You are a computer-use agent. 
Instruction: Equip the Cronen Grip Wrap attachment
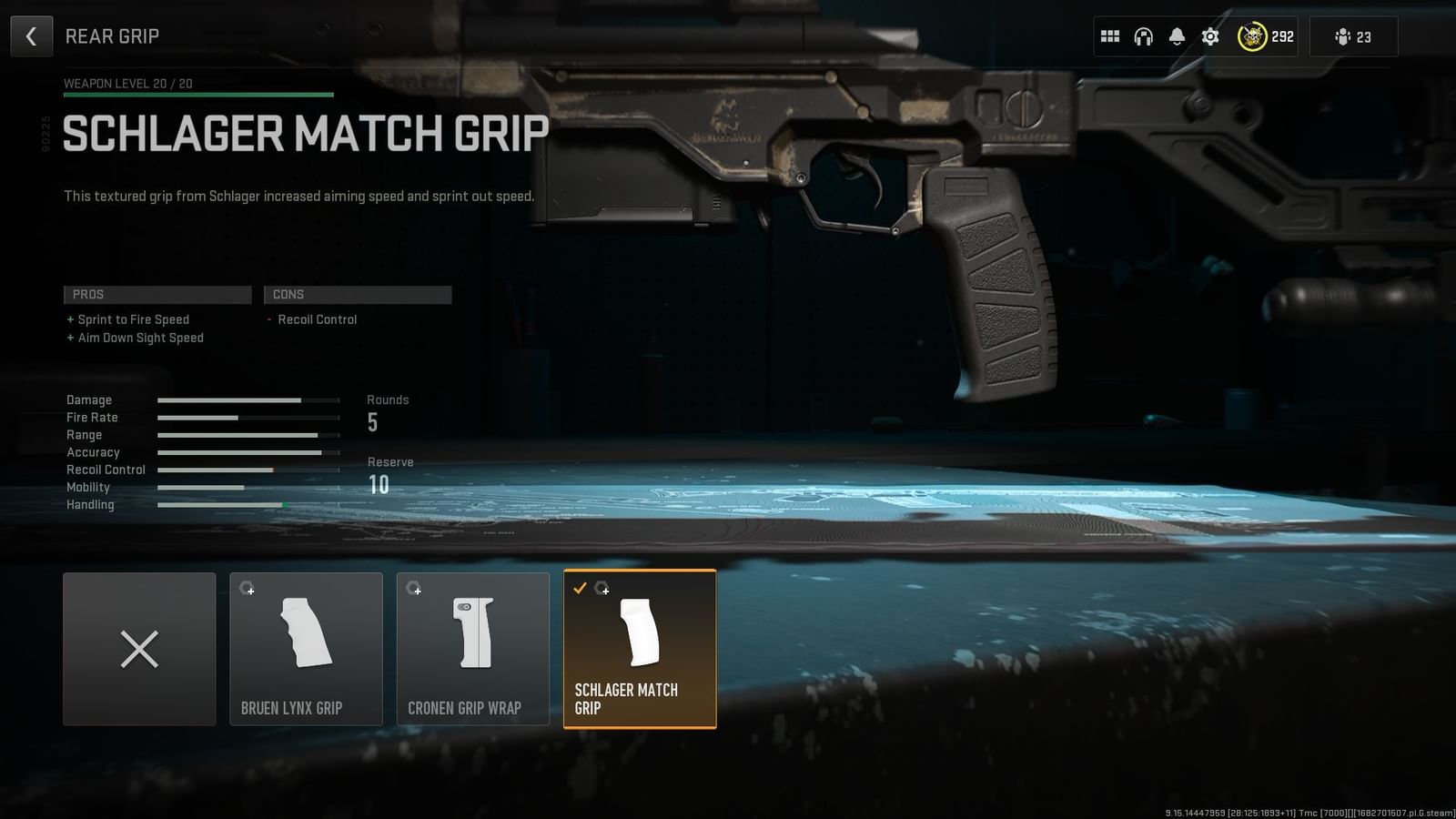[x=472, y=649]
